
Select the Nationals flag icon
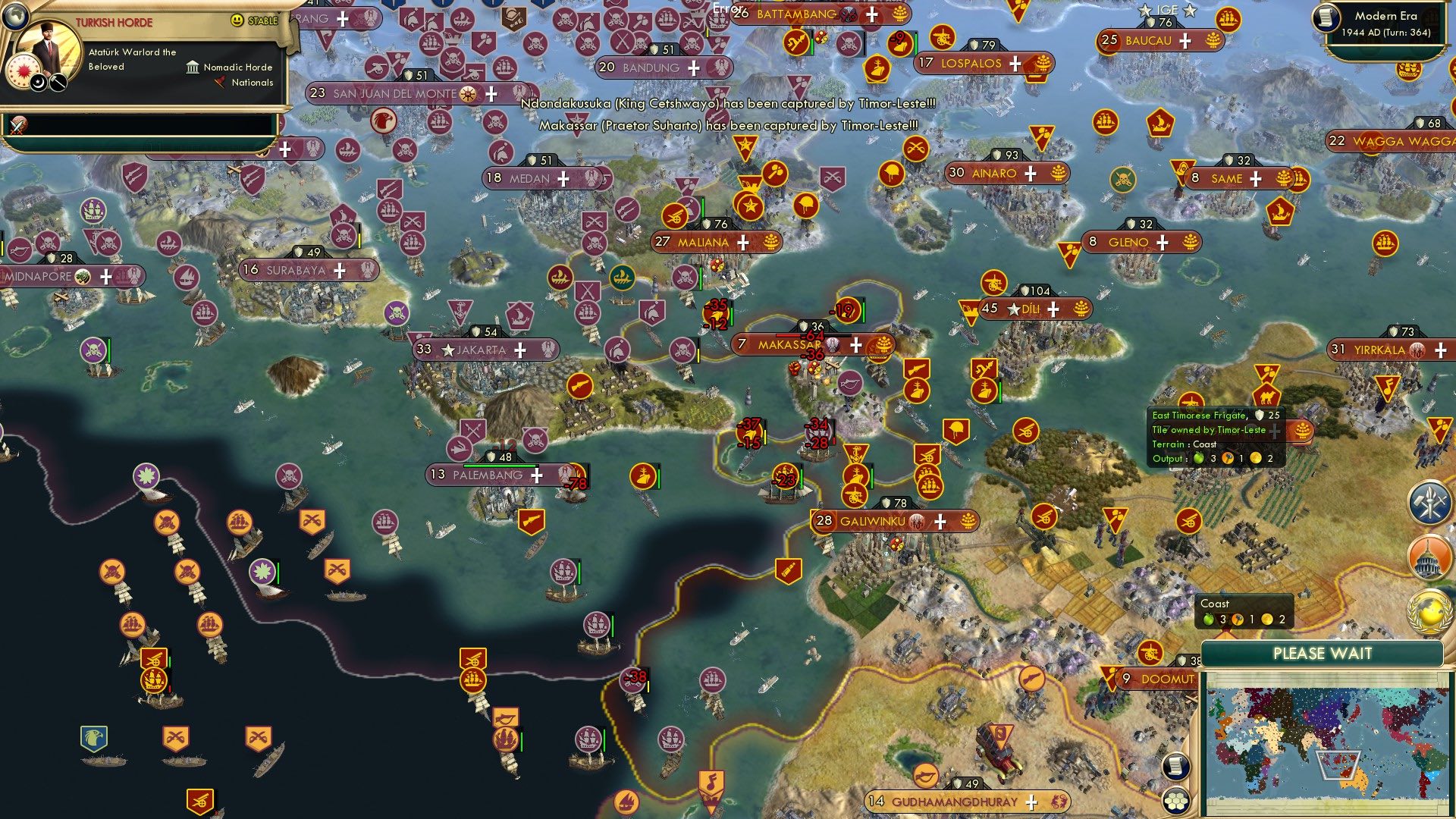click(221, 82)
